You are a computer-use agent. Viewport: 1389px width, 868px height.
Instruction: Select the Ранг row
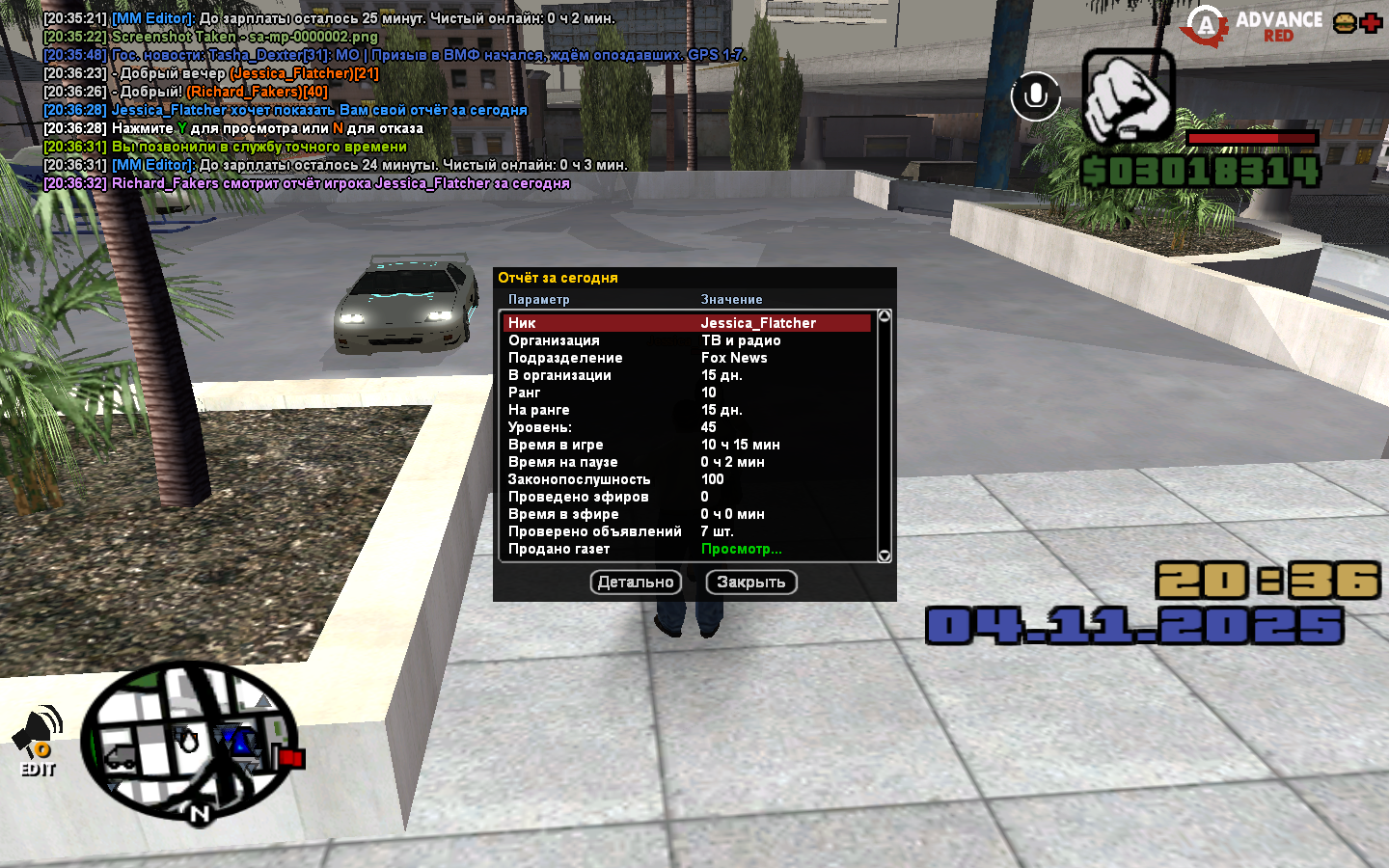687,393
